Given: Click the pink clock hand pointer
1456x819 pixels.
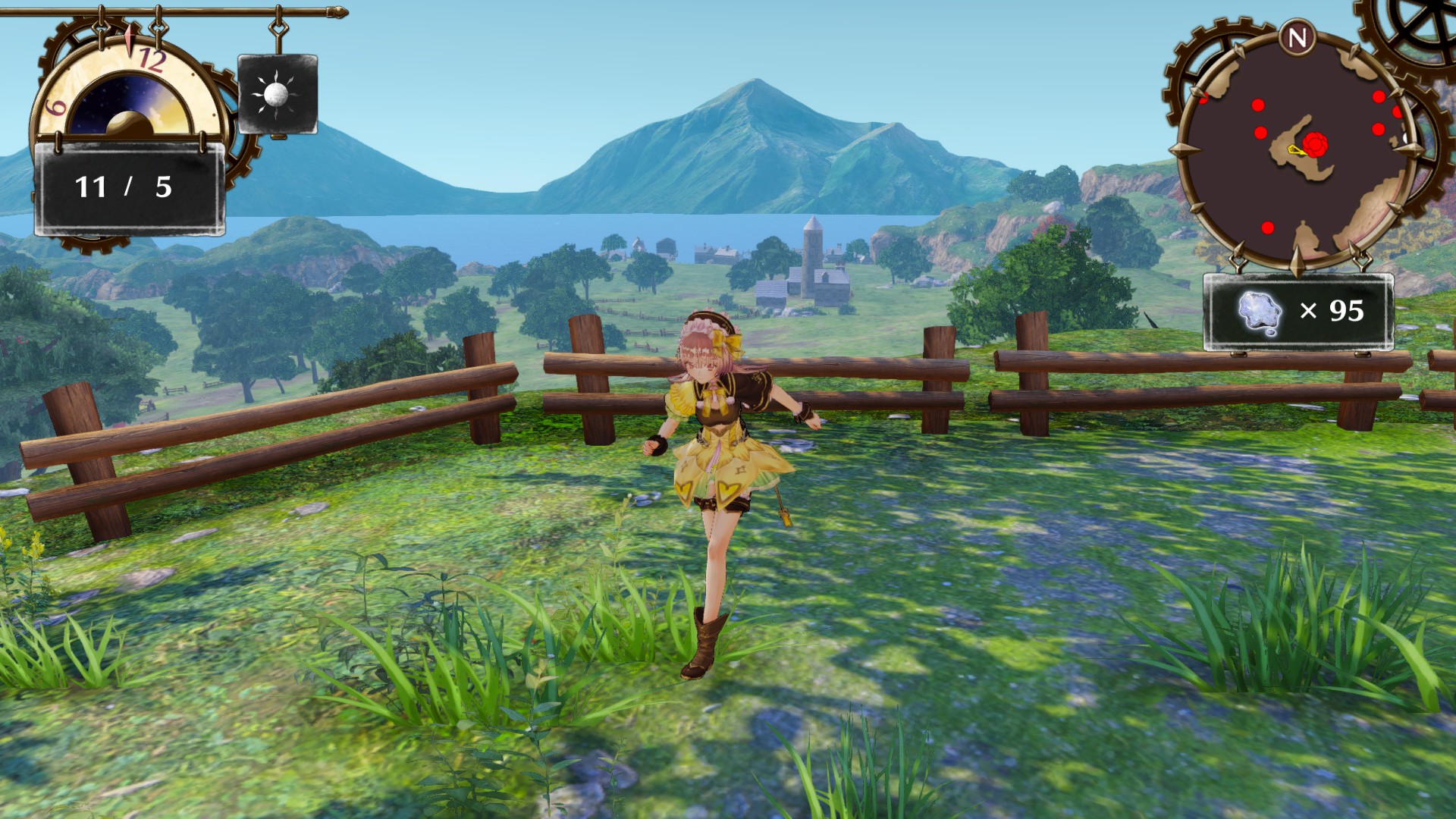Looking at the screenshot, I should point(130,36).
